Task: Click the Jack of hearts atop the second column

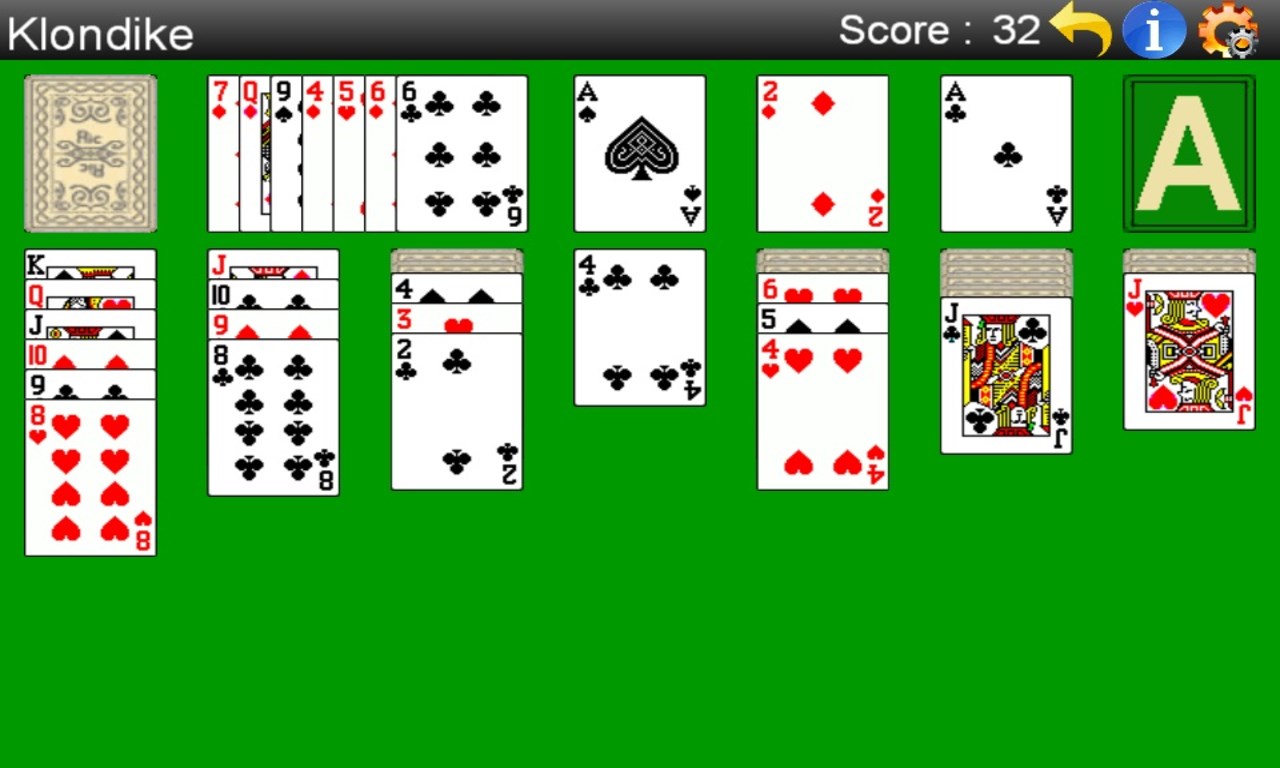Action: 273,265
